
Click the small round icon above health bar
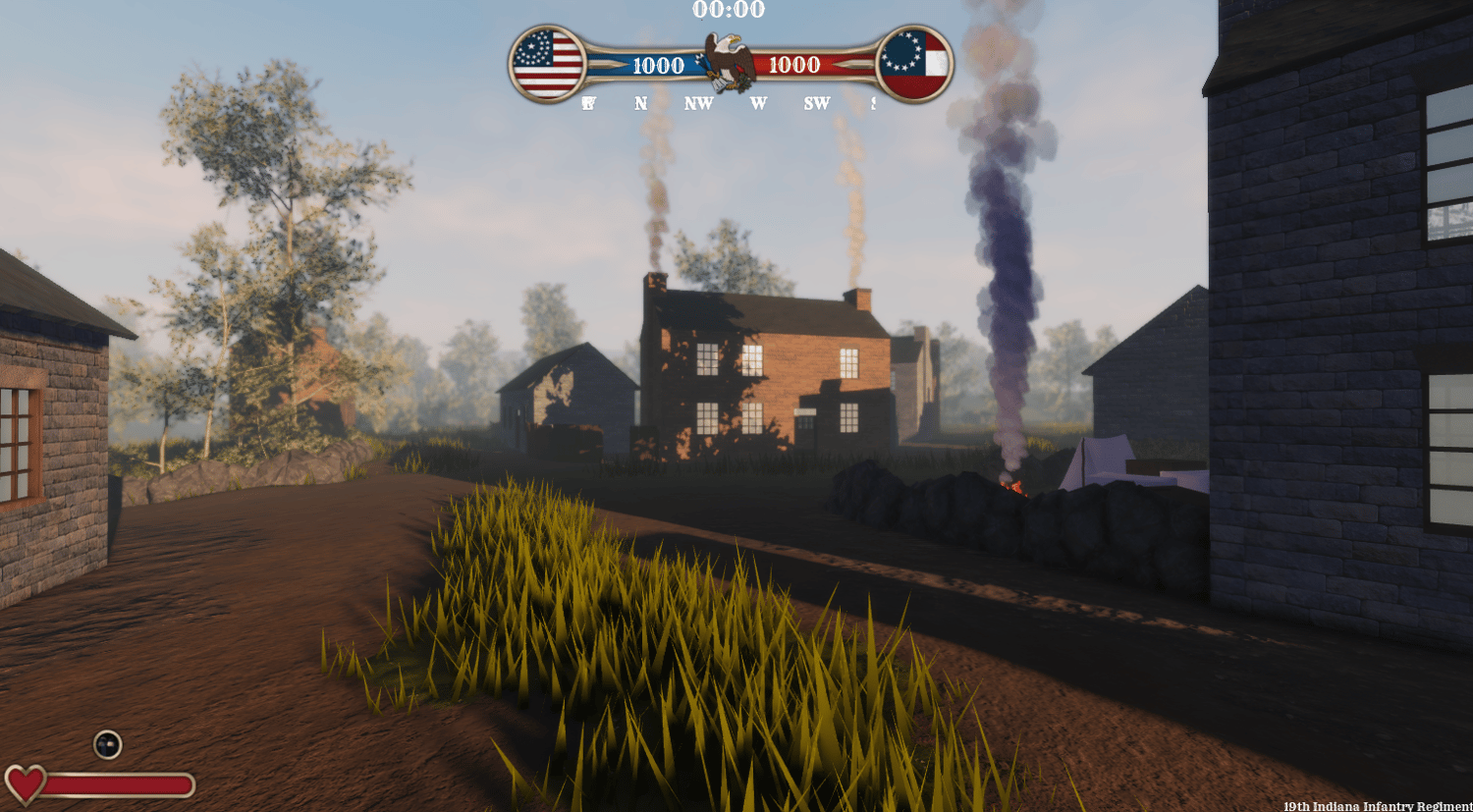[107, 744]
